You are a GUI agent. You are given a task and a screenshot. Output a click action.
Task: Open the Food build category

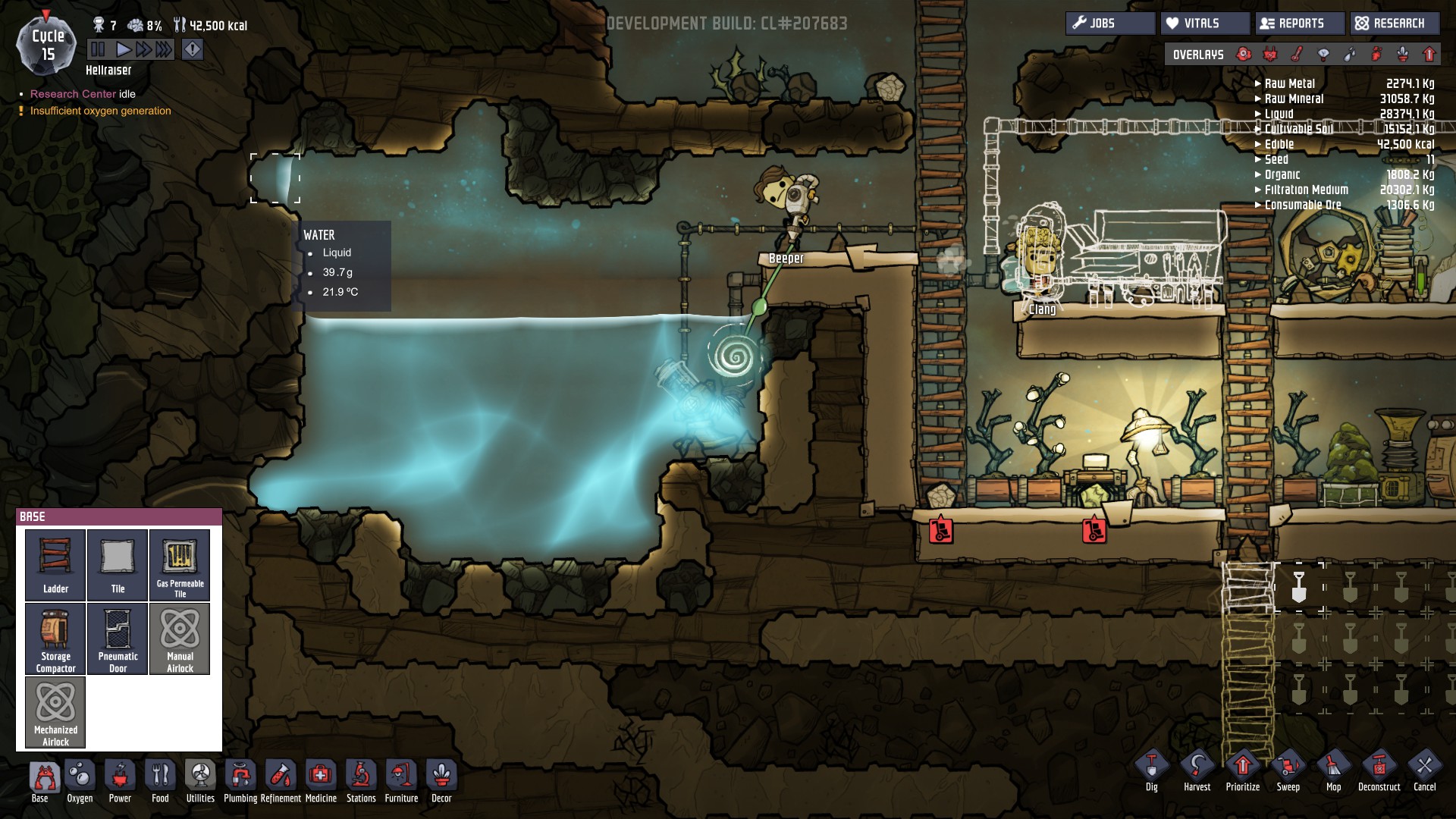pos(160,781)
